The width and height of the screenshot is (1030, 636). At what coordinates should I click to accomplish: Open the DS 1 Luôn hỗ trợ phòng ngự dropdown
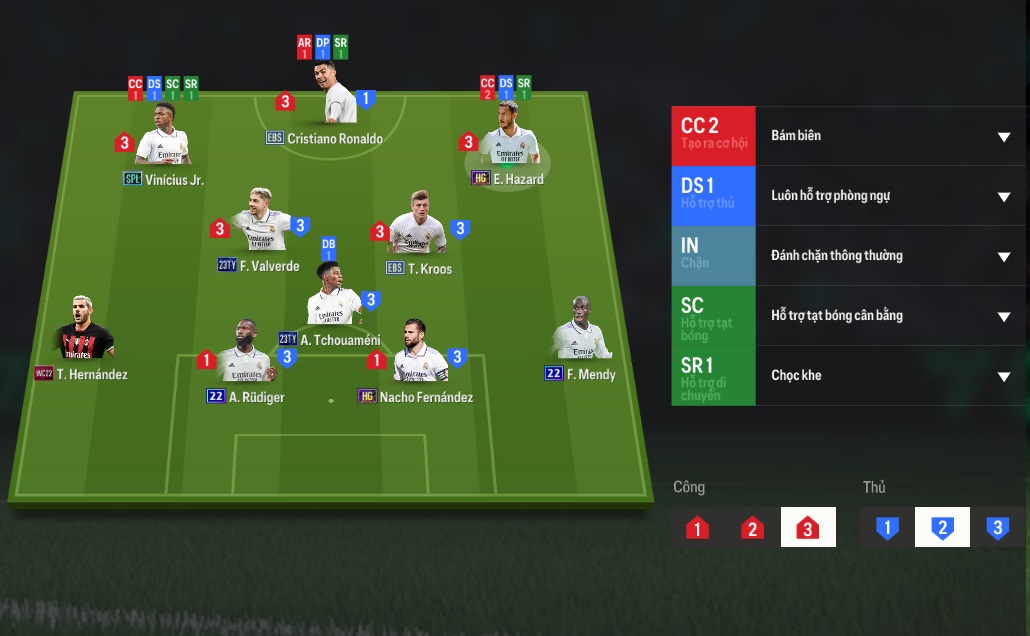pos(1003,196)
